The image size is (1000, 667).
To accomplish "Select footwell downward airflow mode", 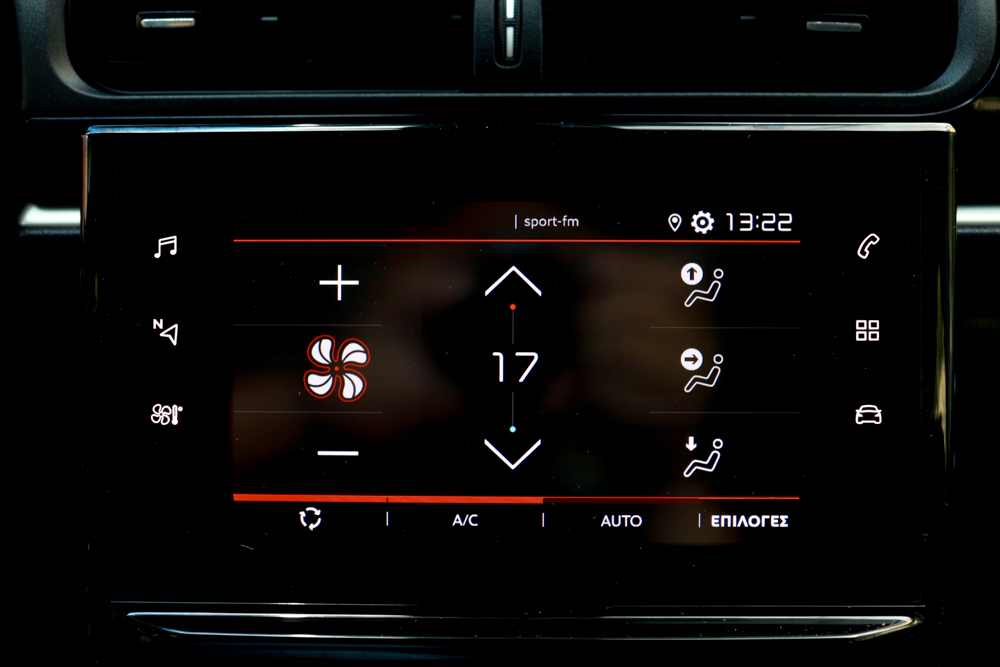I will pyautogui.click(x=702, y=456).
